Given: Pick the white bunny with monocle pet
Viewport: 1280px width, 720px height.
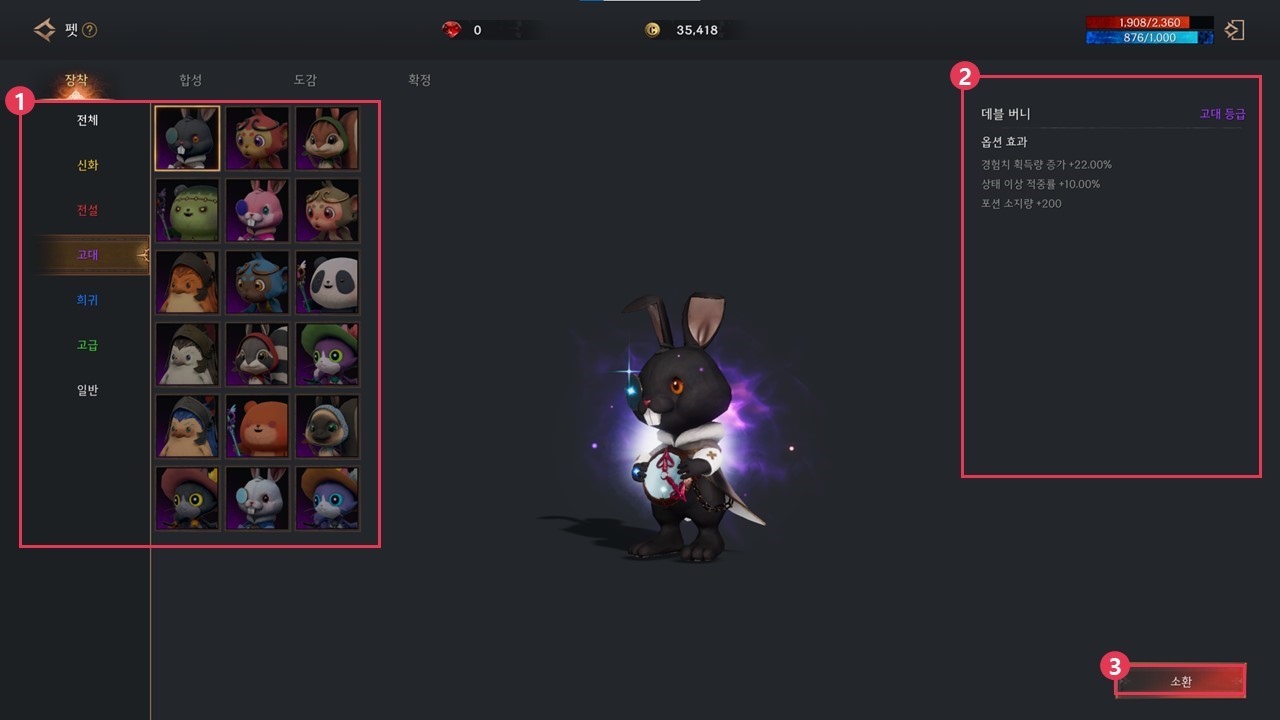Looking at the screenshot, I should pos(257,498).
